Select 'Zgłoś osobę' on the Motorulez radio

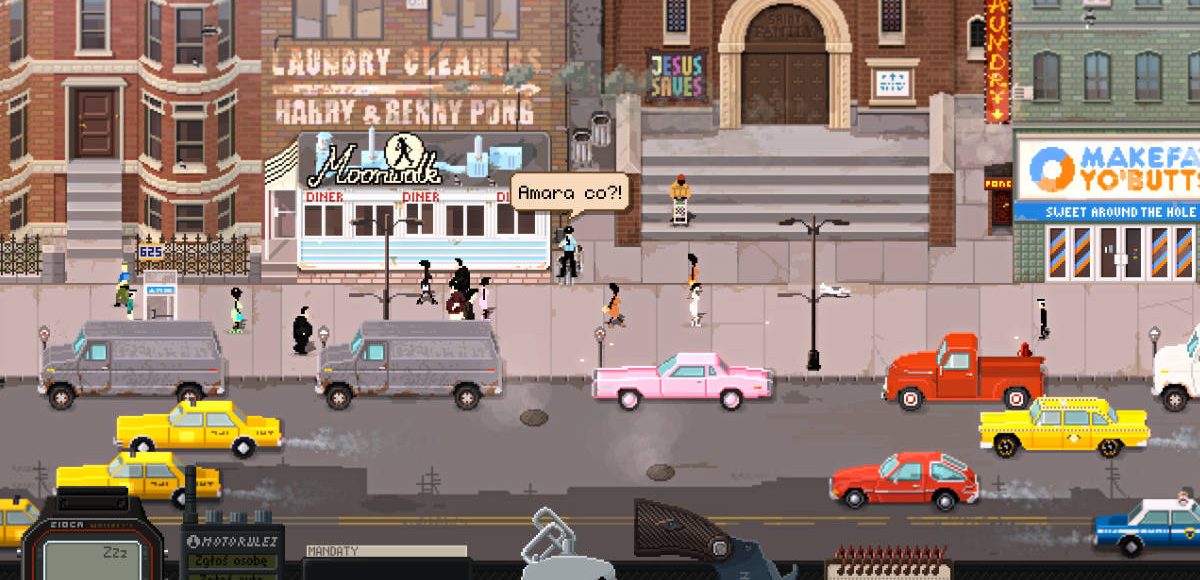pyautogui.click(x=232, y=562)
